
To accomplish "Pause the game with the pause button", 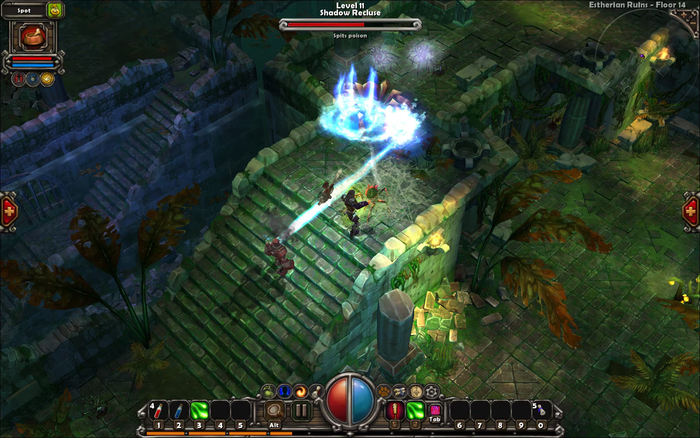I will click(301, 410).
